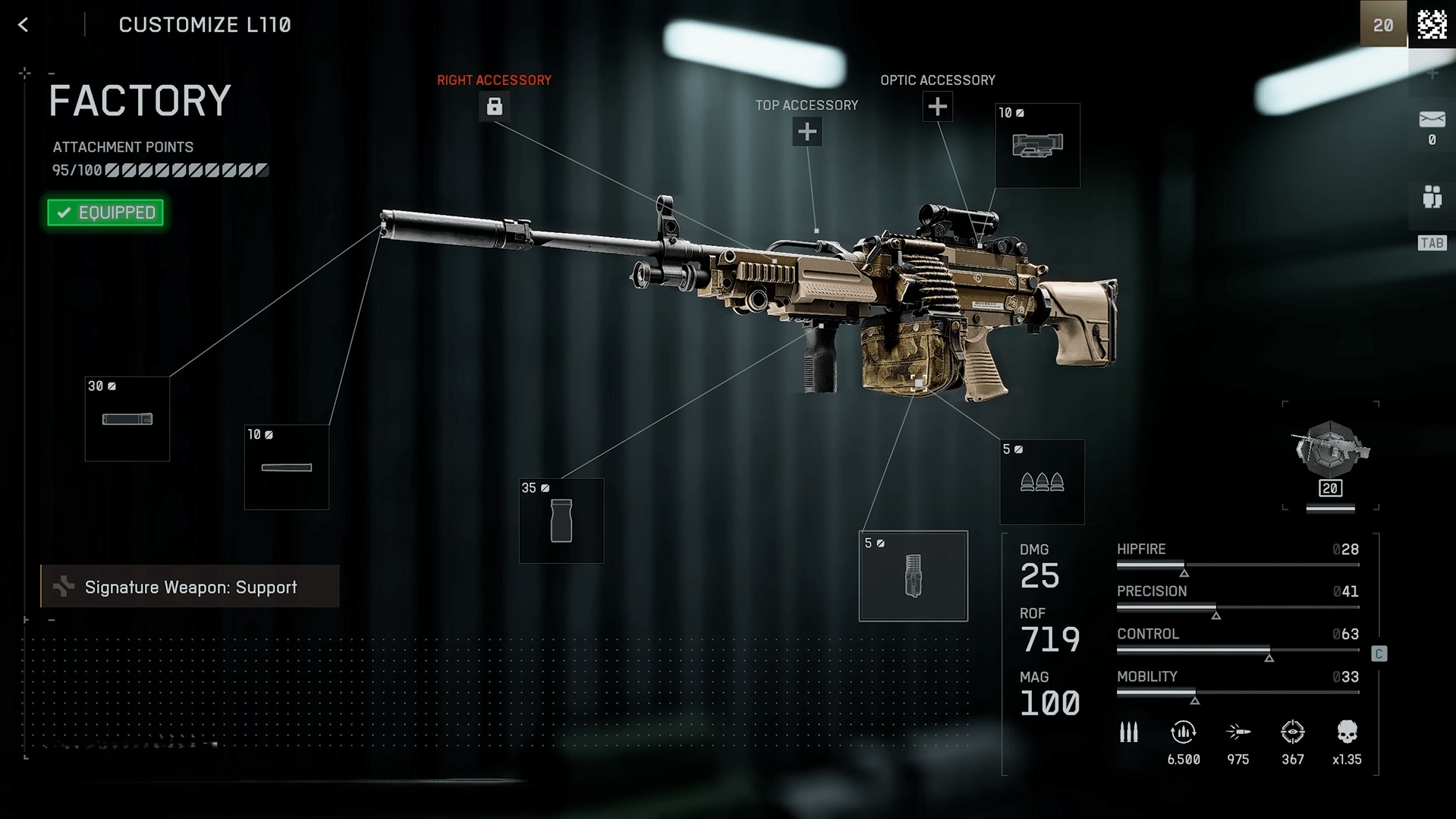
Task: Add an Optic Accessory attachment
Action: 937,107
